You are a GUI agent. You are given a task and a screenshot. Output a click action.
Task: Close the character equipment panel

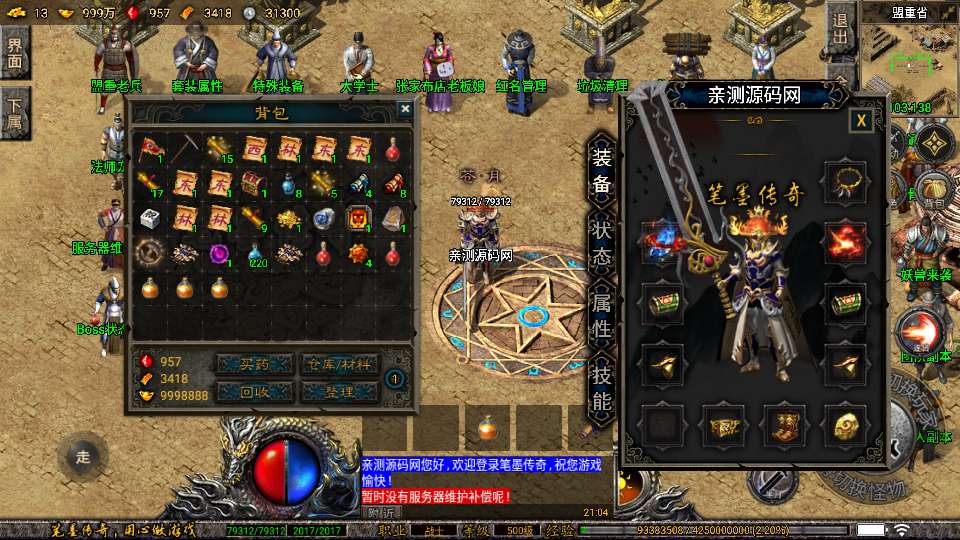click(861, 121)
